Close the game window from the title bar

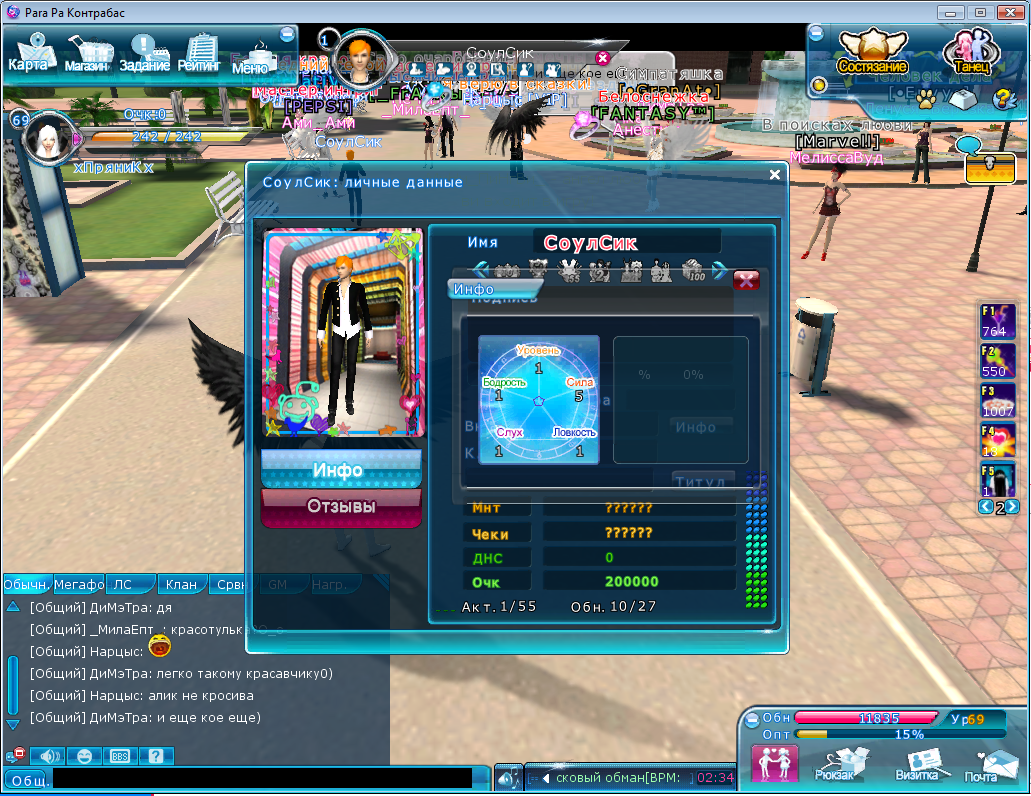[1008, 12]
